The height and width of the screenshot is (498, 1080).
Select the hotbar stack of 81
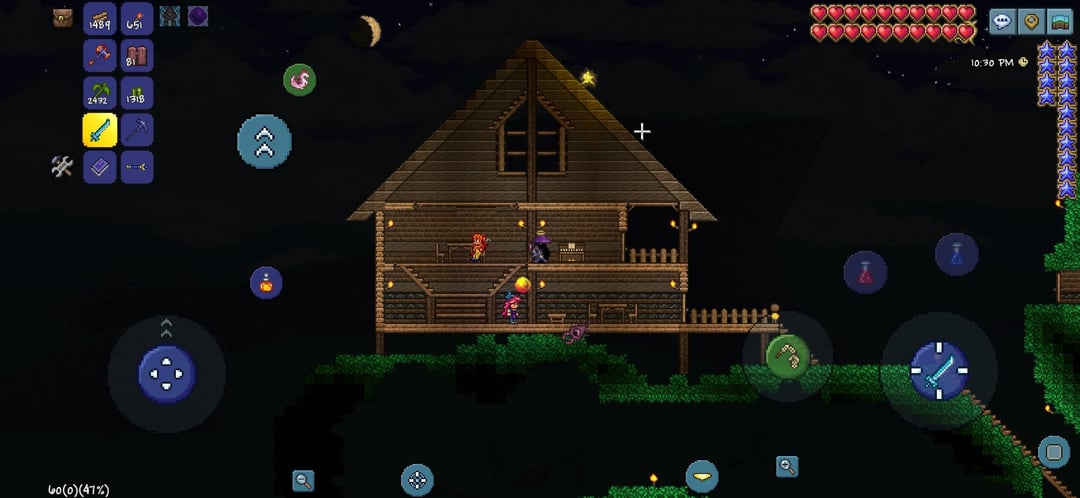pos(136,55)
